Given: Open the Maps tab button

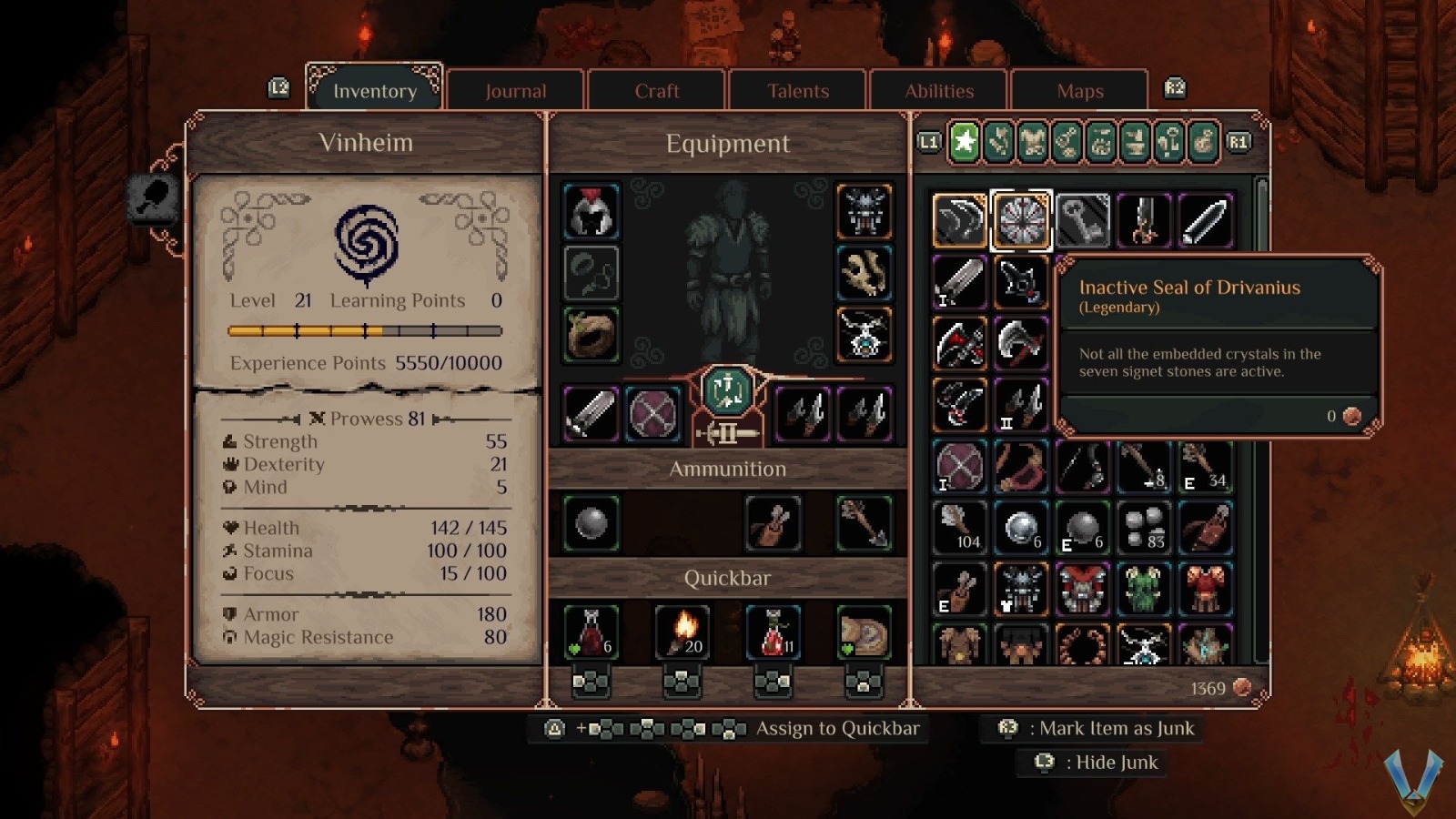Looking at the screenshot, I should (x=1080, y=90).
